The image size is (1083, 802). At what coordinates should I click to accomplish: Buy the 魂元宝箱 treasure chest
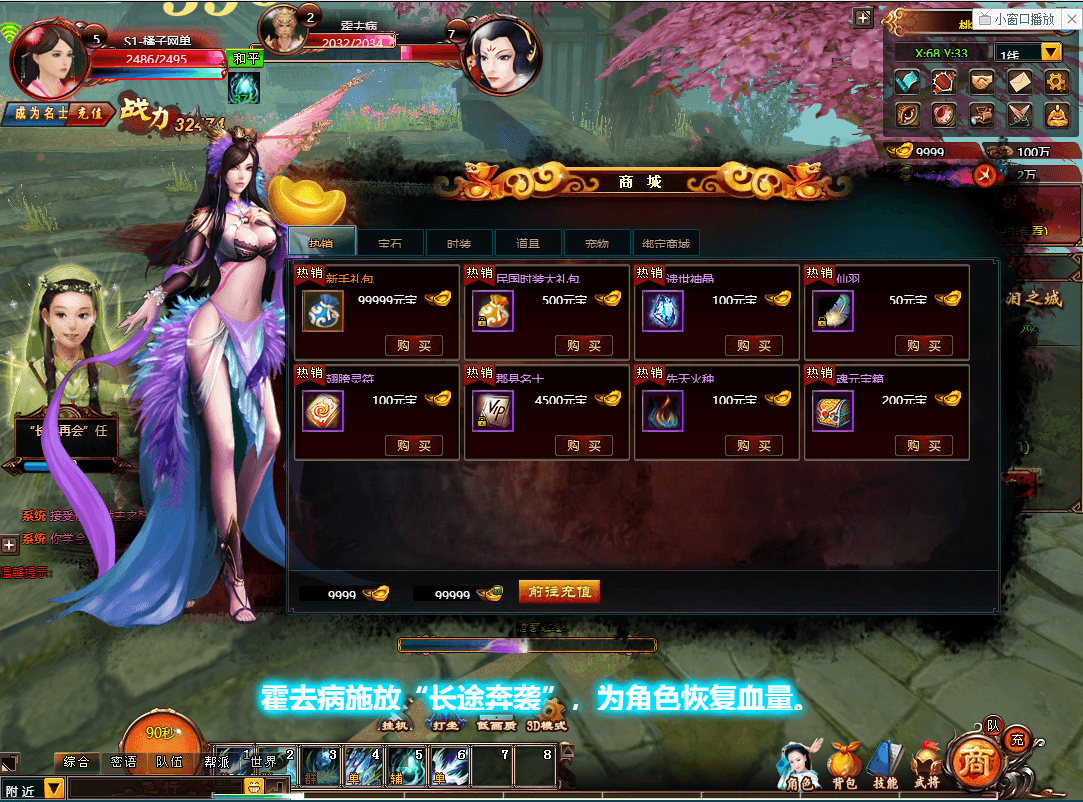[924, 446]
